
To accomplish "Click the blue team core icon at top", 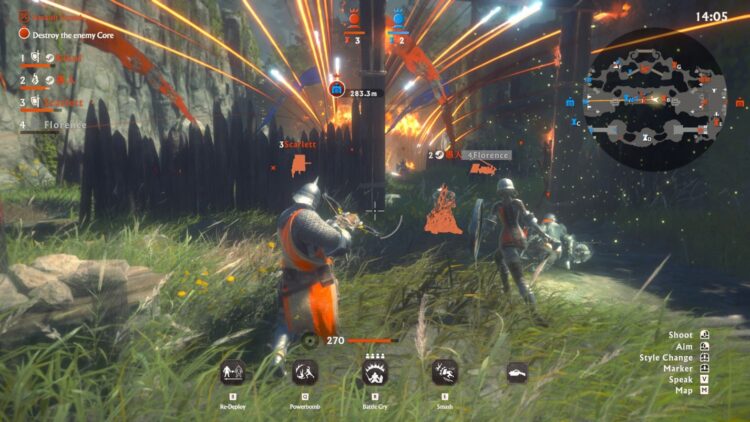I will (x=399, y=18).
